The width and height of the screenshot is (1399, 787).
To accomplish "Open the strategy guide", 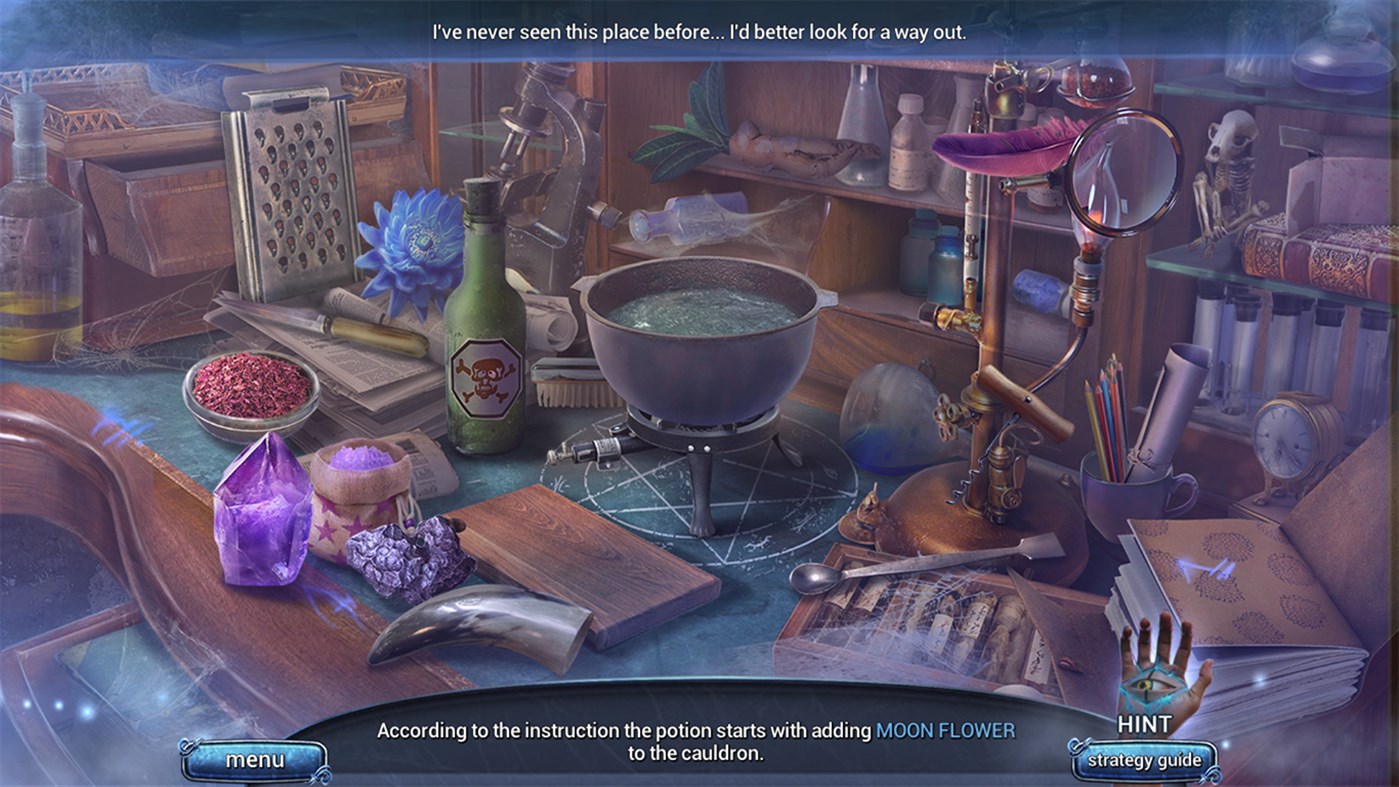I will pyautogui.click(x=1143, y=760).
